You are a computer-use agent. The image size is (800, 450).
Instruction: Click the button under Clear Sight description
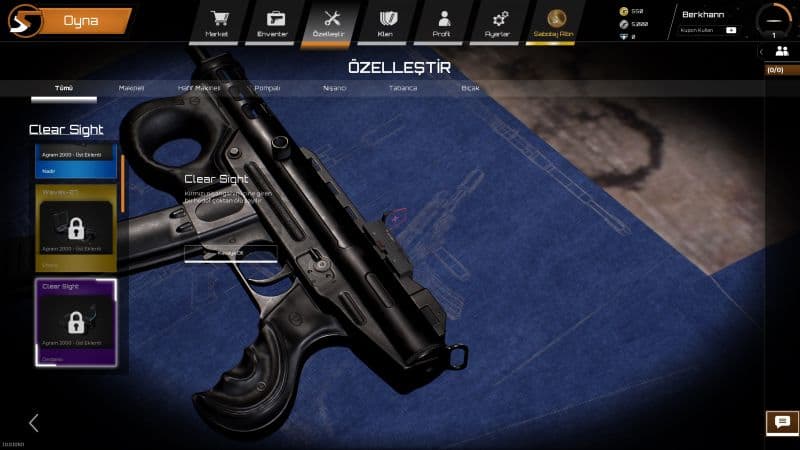click(x=230, y=254)
